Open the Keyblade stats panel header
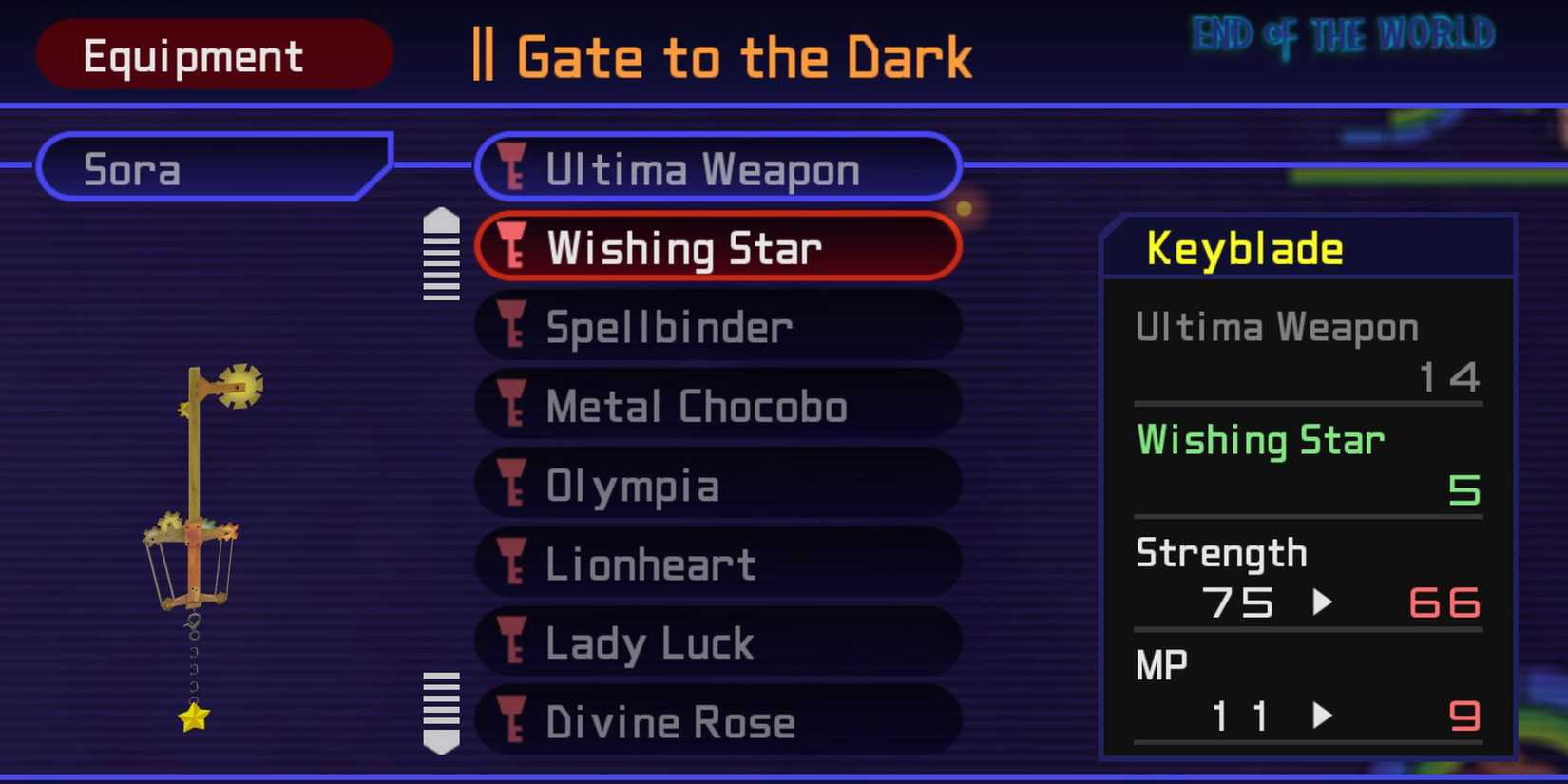This screenshot has width=1568, height=784. point(1243,247)
